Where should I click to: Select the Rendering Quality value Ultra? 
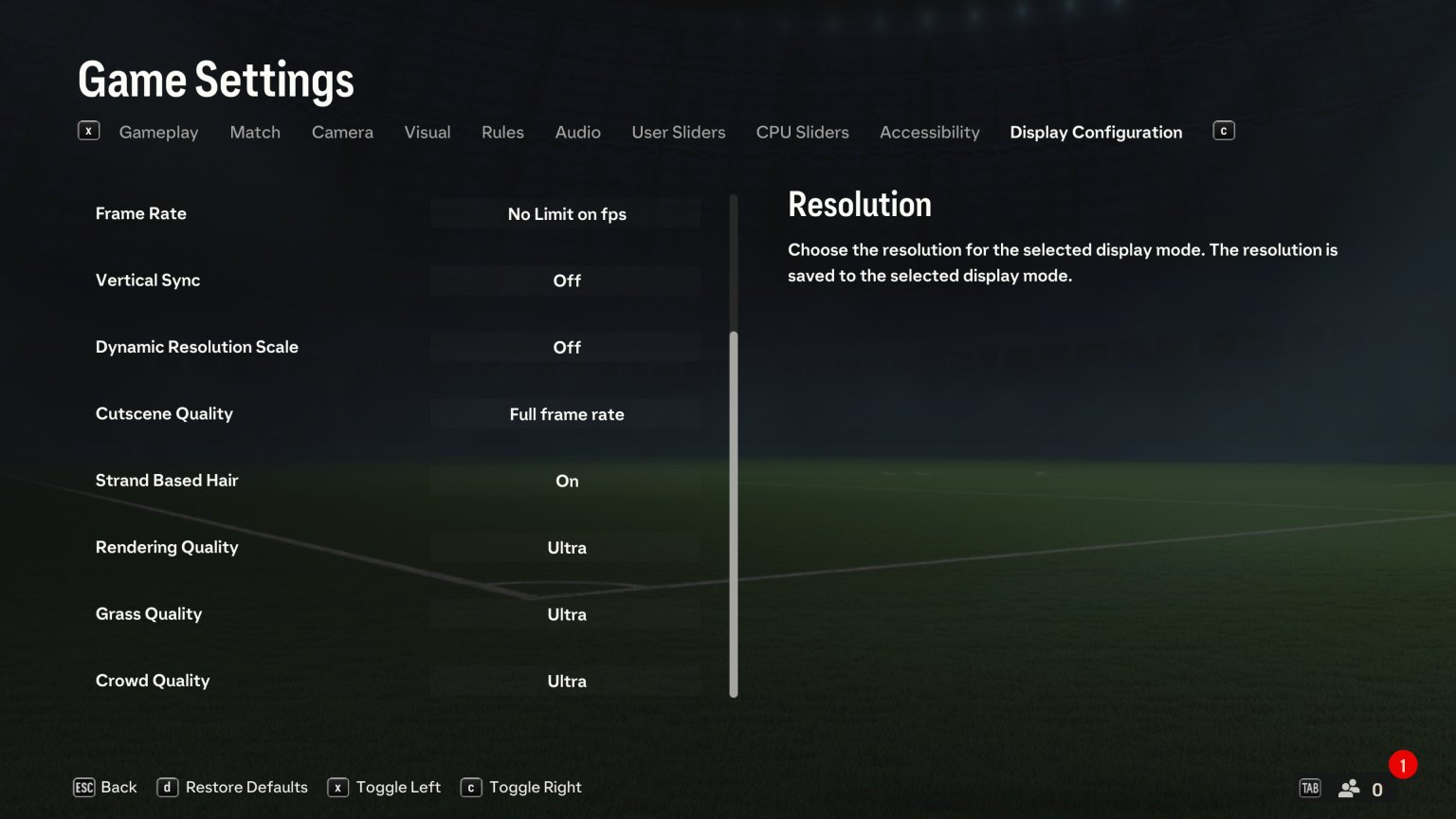pyautogui.click(x=566, y=547)
